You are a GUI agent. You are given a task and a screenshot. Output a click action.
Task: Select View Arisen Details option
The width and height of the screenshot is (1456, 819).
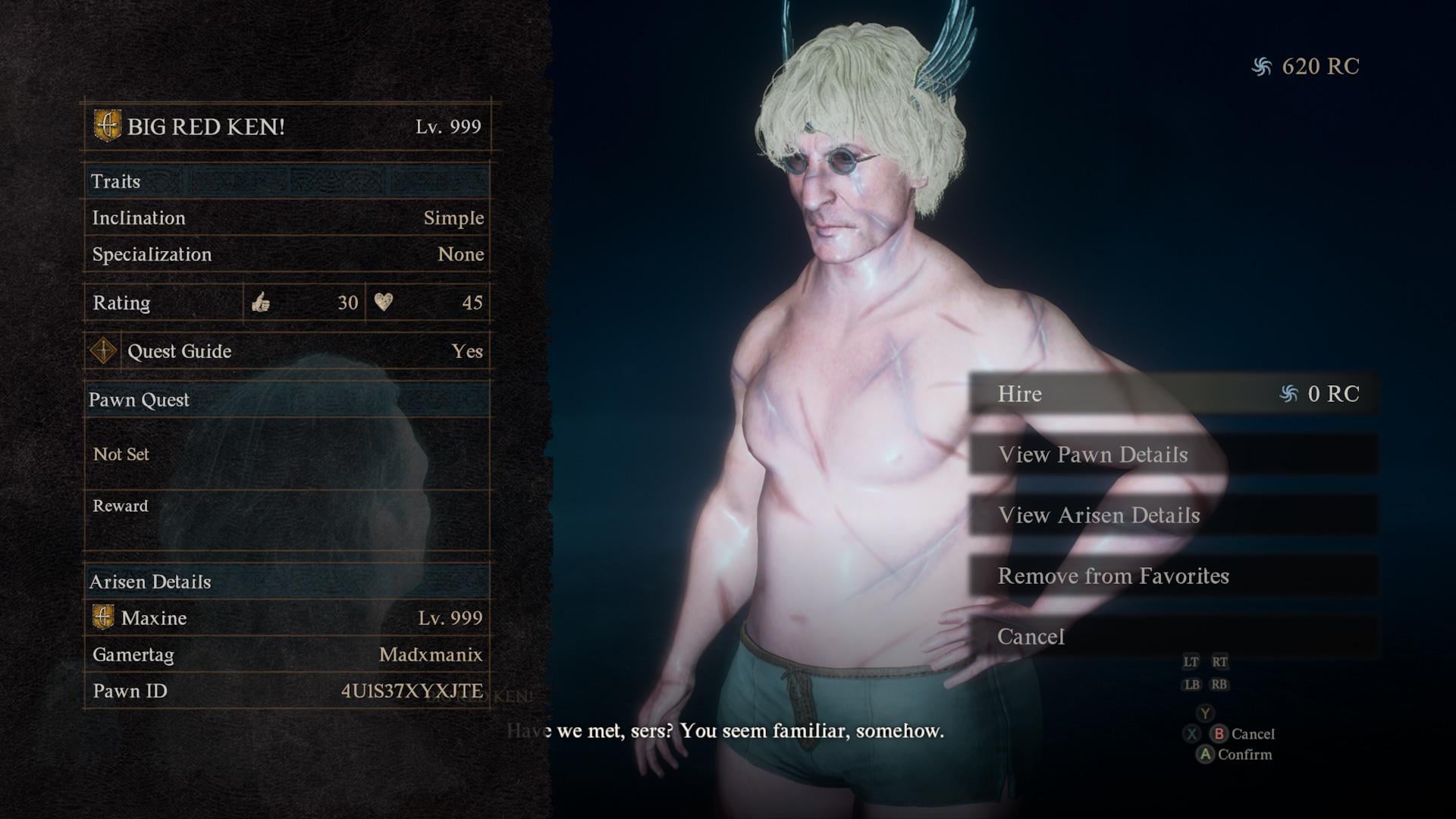click(1172, 515)
